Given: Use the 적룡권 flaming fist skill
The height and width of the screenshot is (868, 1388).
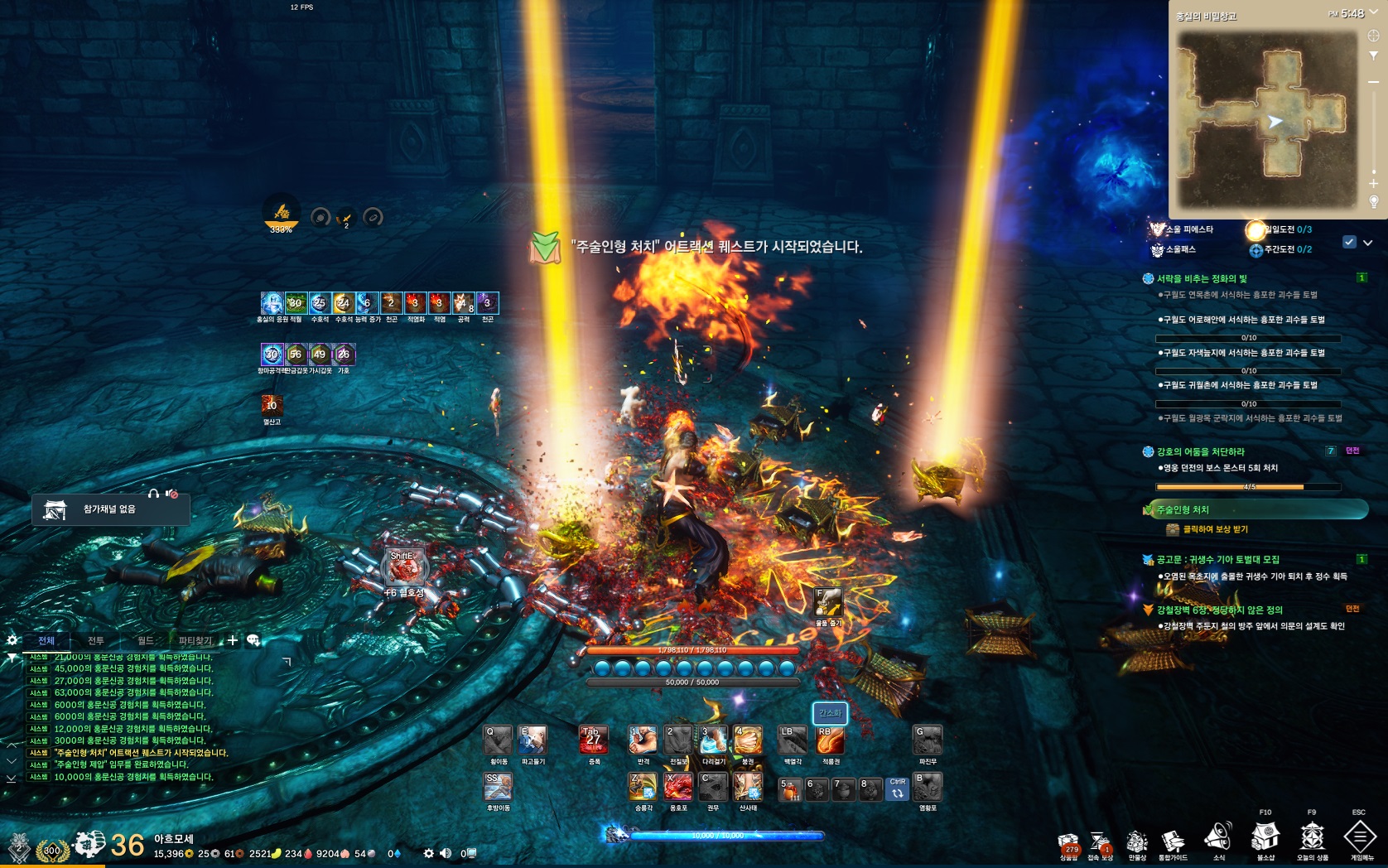Looking at the screenshot, I should click(830, 740).
